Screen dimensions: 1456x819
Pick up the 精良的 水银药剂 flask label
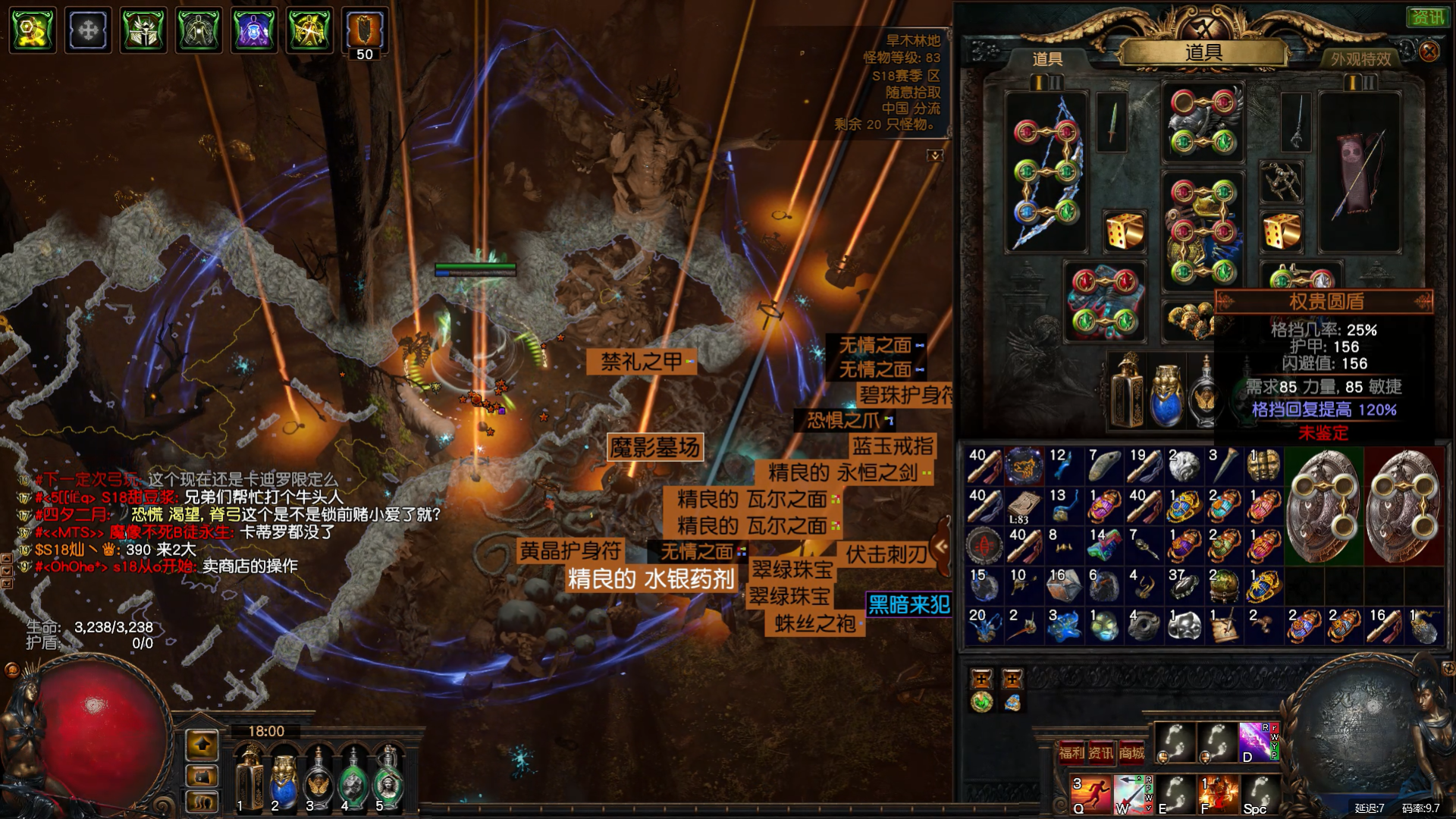point(651,579)
